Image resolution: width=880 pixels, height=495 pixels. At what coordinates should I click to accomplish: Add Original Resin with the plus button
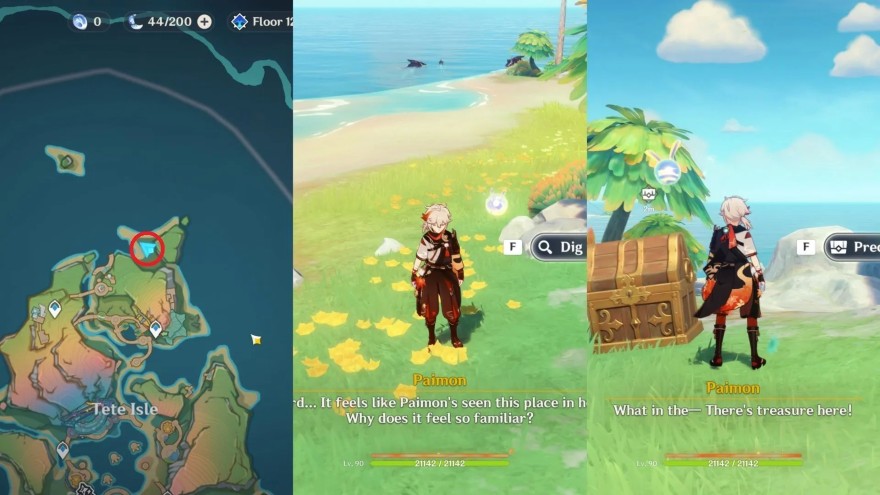coord(205,22)
